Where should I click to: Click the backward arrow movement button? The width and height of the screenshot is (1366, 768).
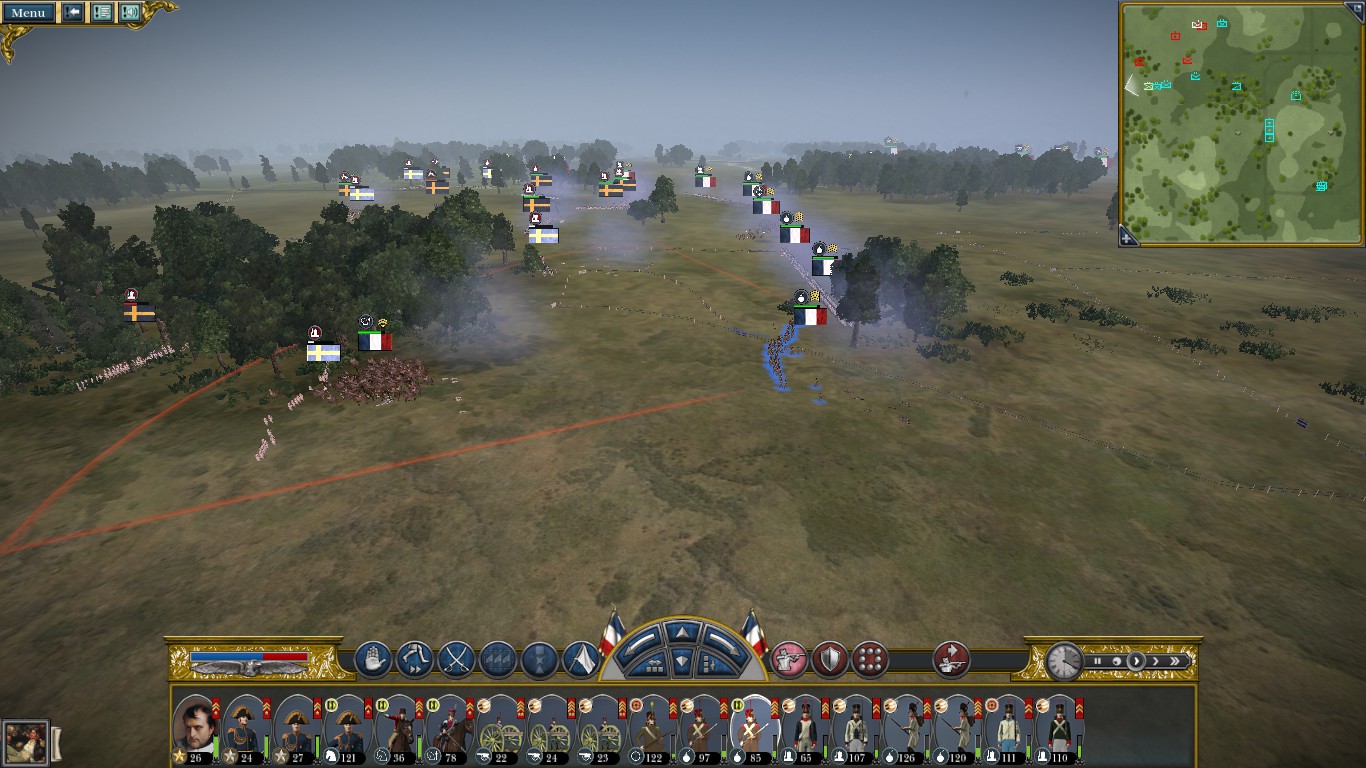coord(682,661)
